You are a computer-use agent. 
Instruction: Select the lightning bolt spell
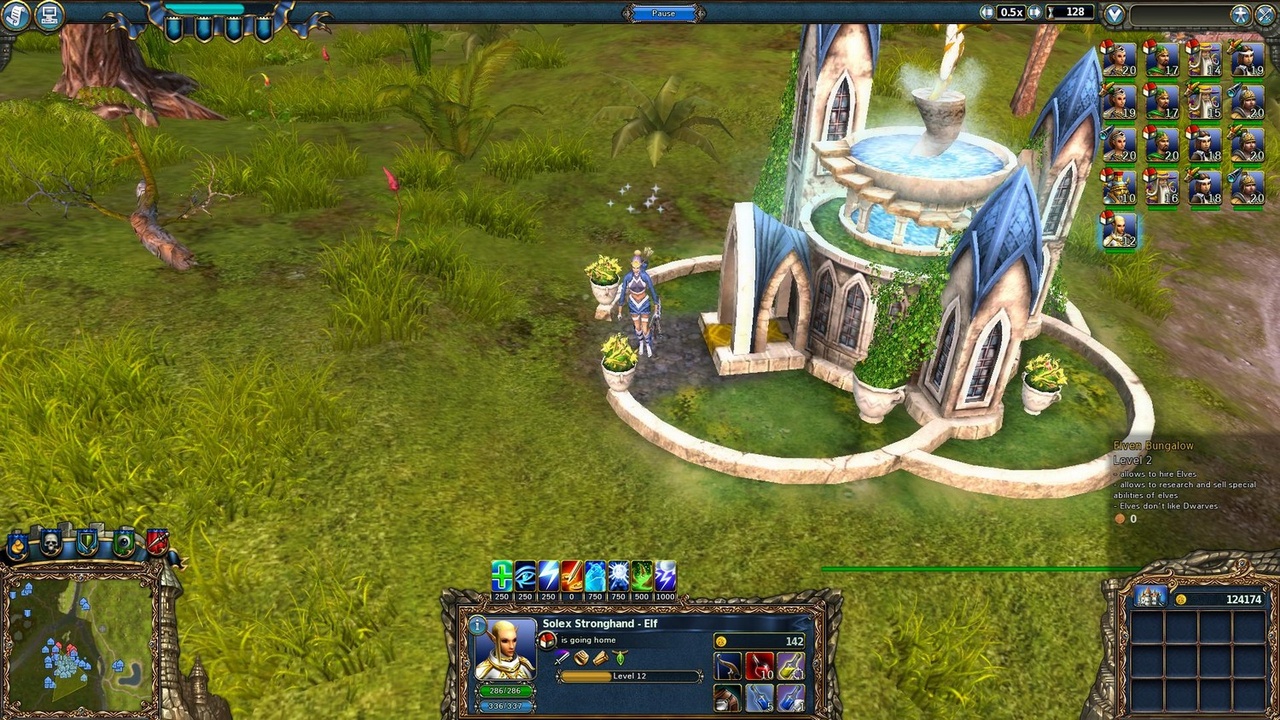(x=546, y=575)
